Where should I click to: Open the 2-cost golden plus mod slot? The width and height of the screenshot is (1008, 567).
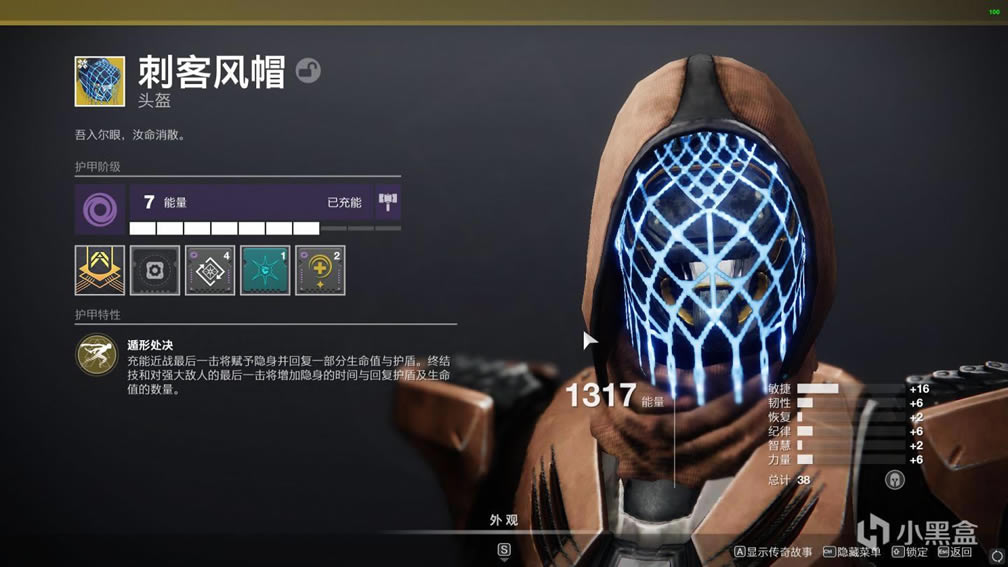(320, 270)
